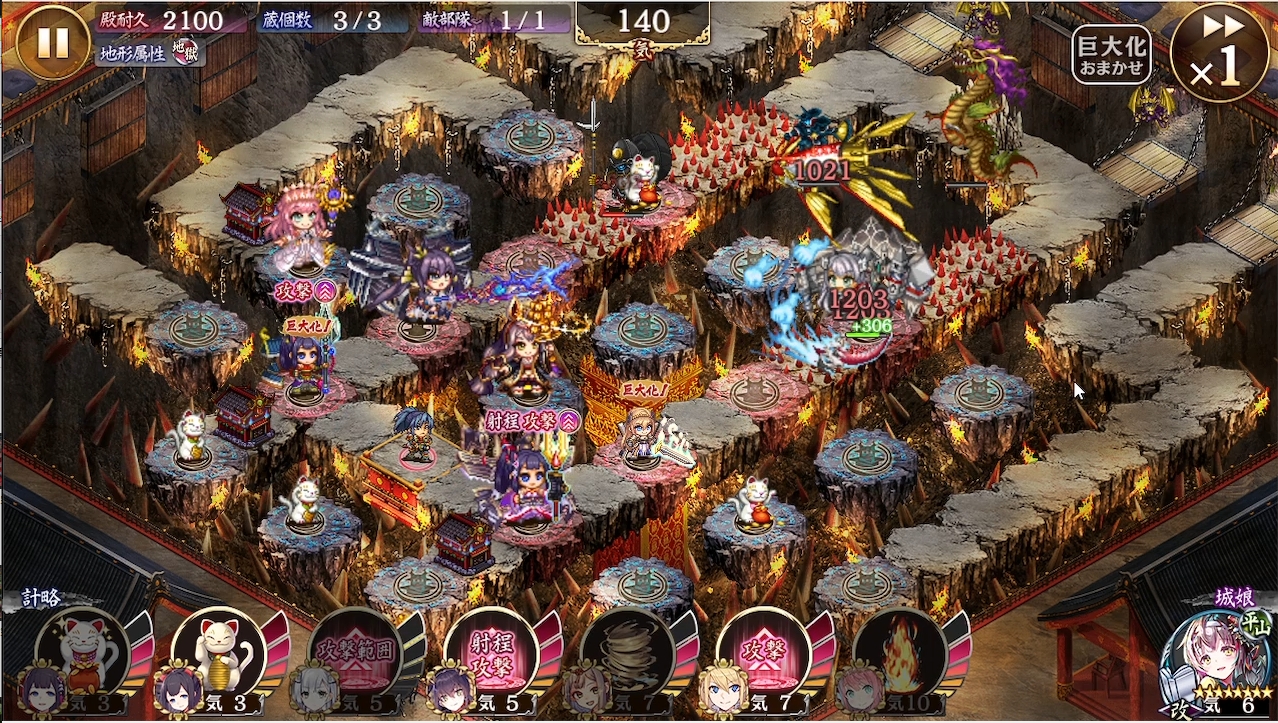
Task: Toggle the ×1 game speed button
Action: click(1217, 53)
